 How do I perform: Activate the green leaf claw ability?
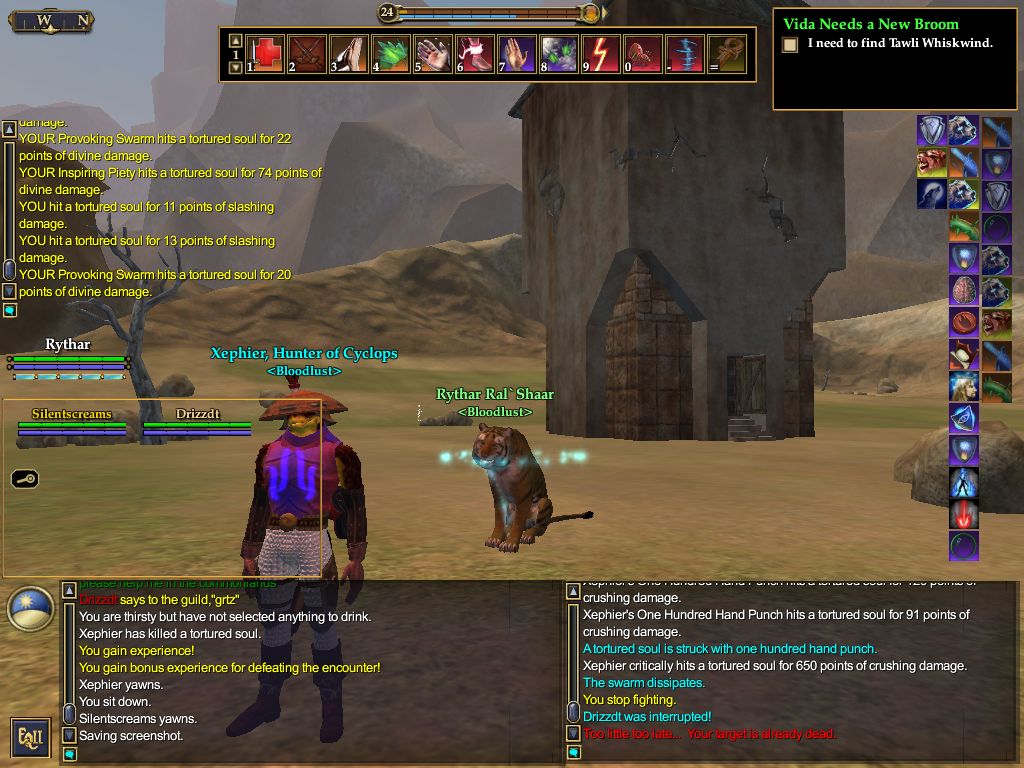(391, 54)
